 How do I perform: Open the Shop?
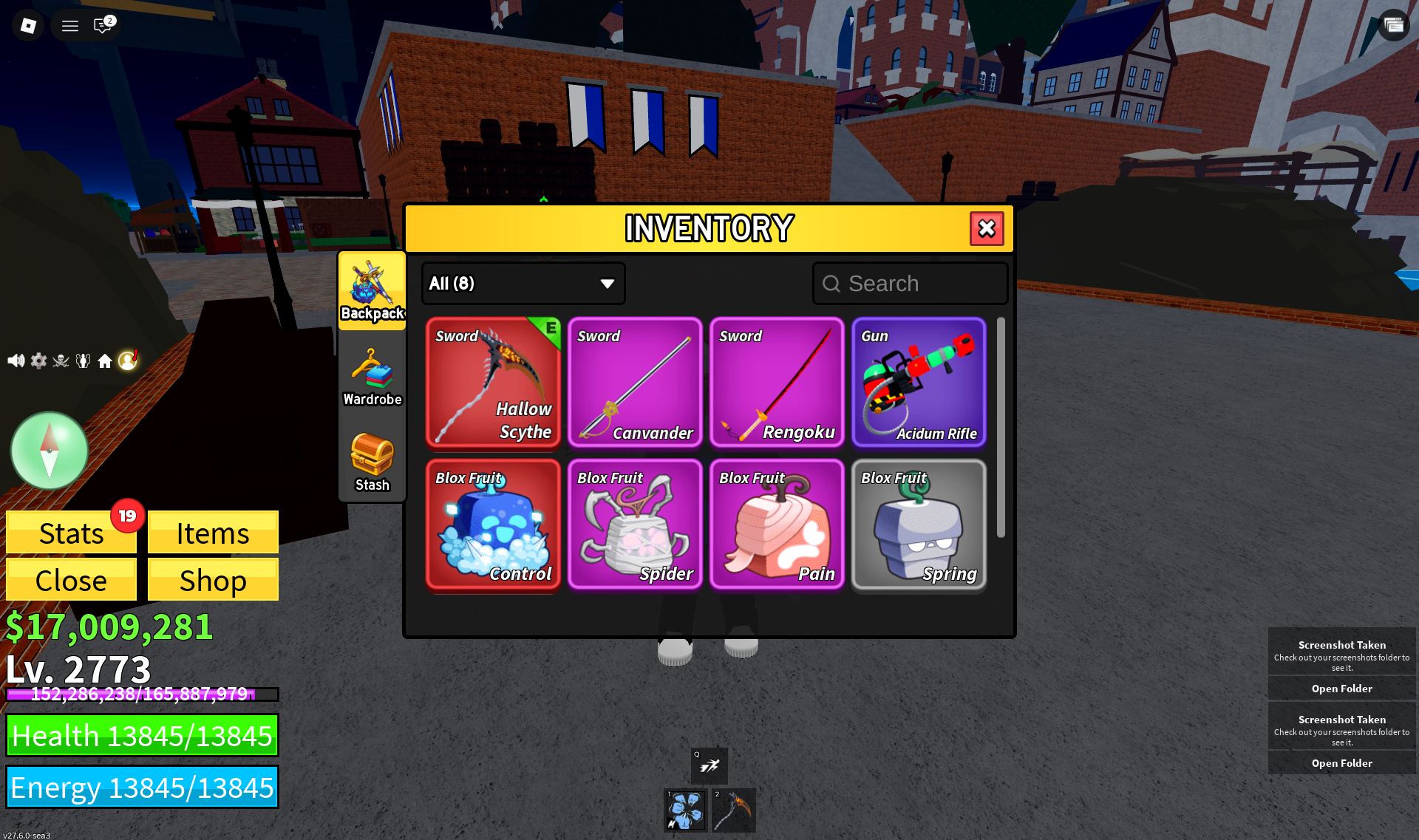coord(213,580)
